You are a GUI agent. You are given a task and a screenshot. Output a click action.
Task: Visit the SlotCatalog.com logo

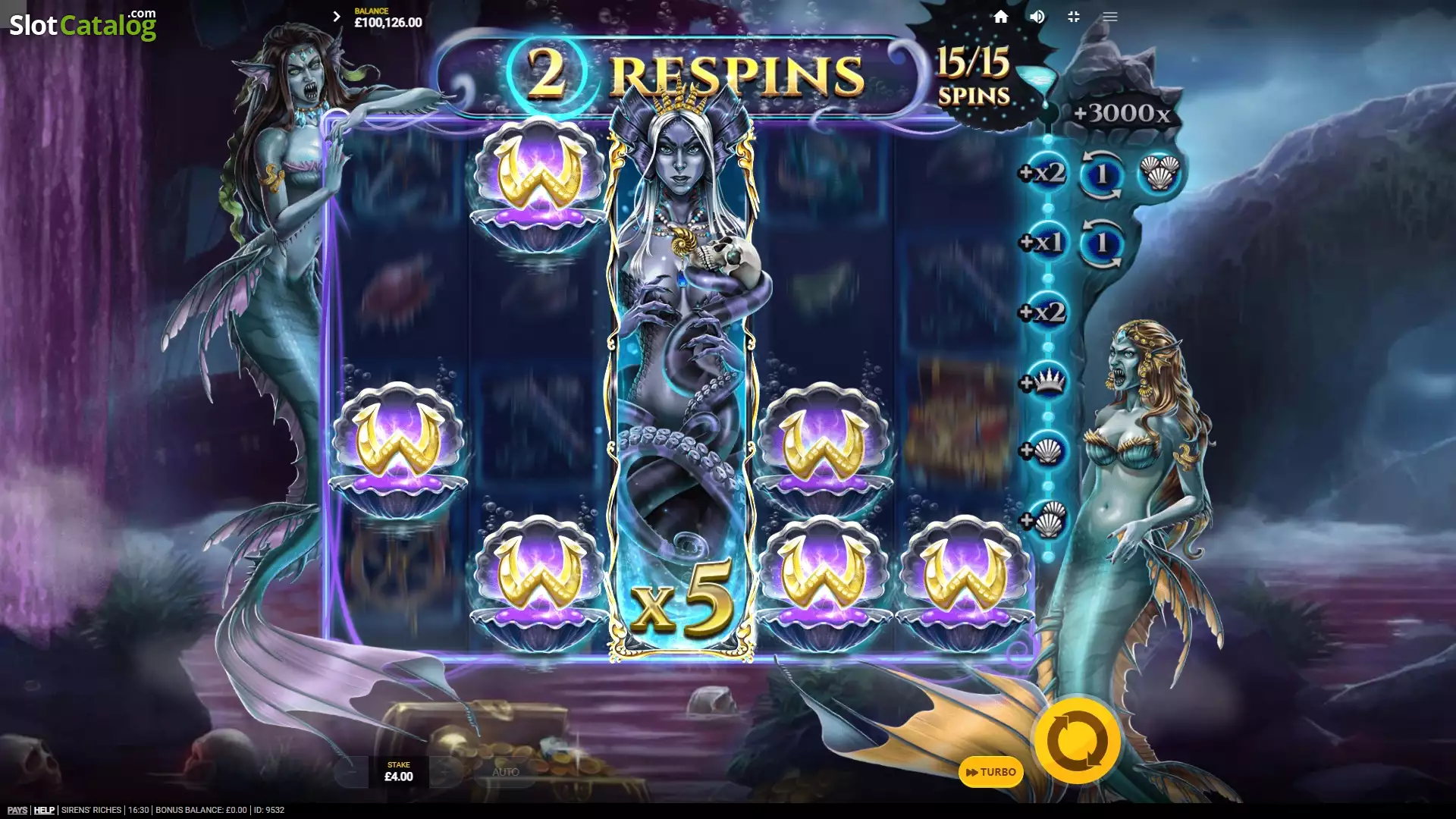pyautogui.click(x=83, y=24)
